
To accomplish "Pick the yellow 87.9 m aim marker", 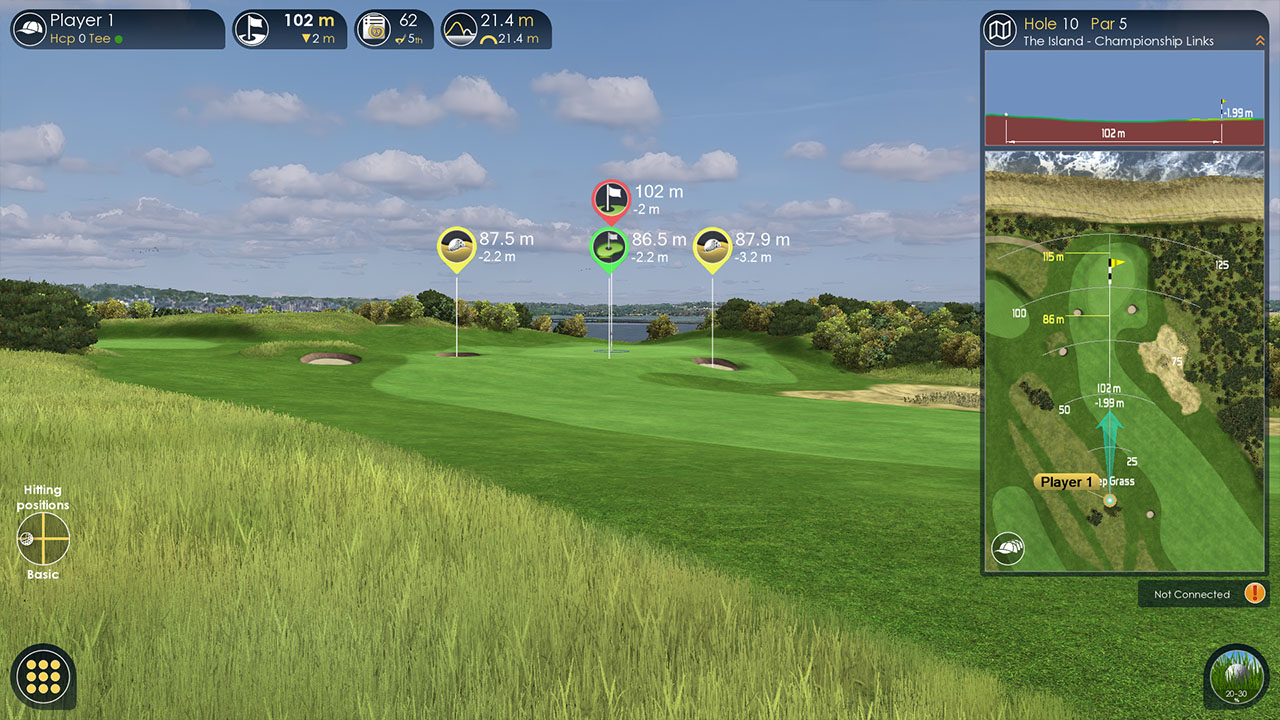I will click(712, 247).
